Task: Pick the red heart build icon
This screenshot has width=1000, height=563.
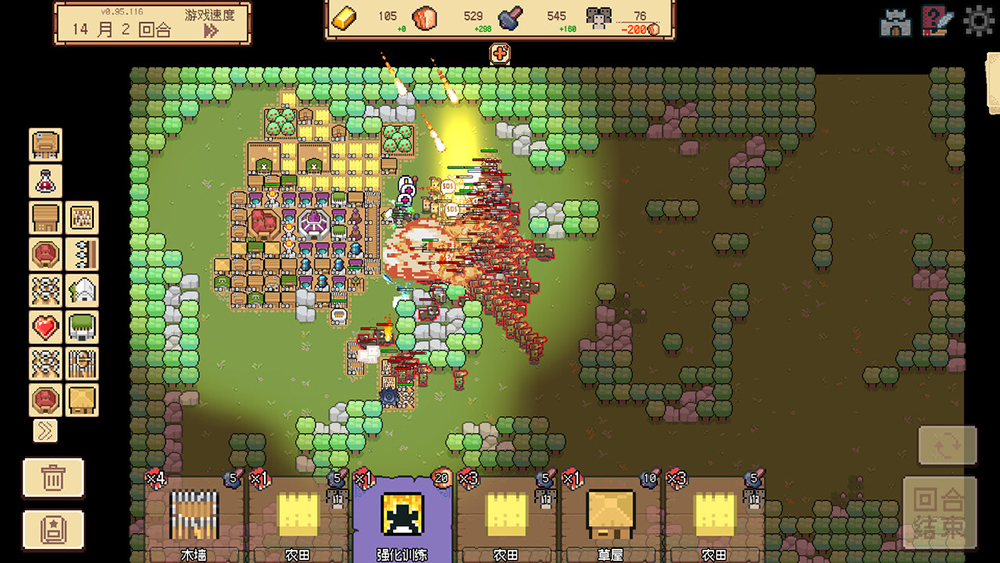Action: click(46, 326)
